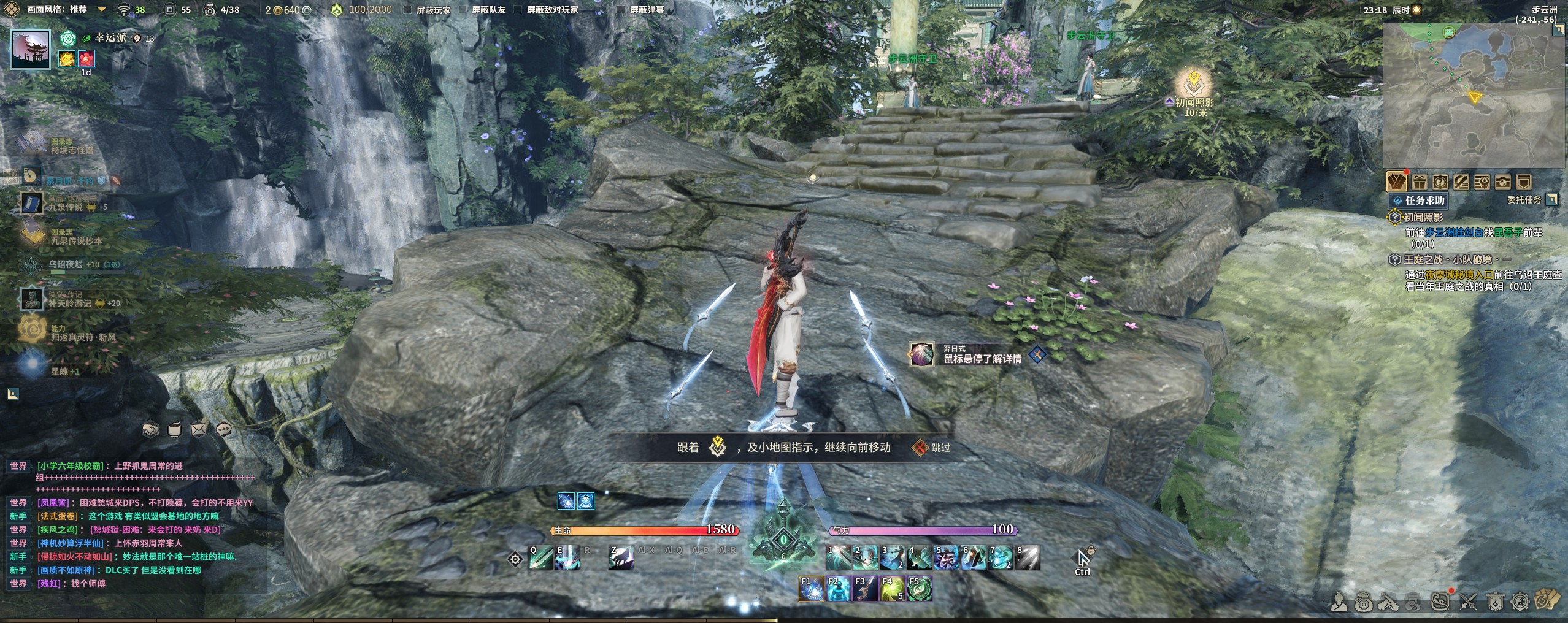Screen dimensions: 1568x623
Task: Collapse the 委托任务 quest panel
Action: (1552, 199)
